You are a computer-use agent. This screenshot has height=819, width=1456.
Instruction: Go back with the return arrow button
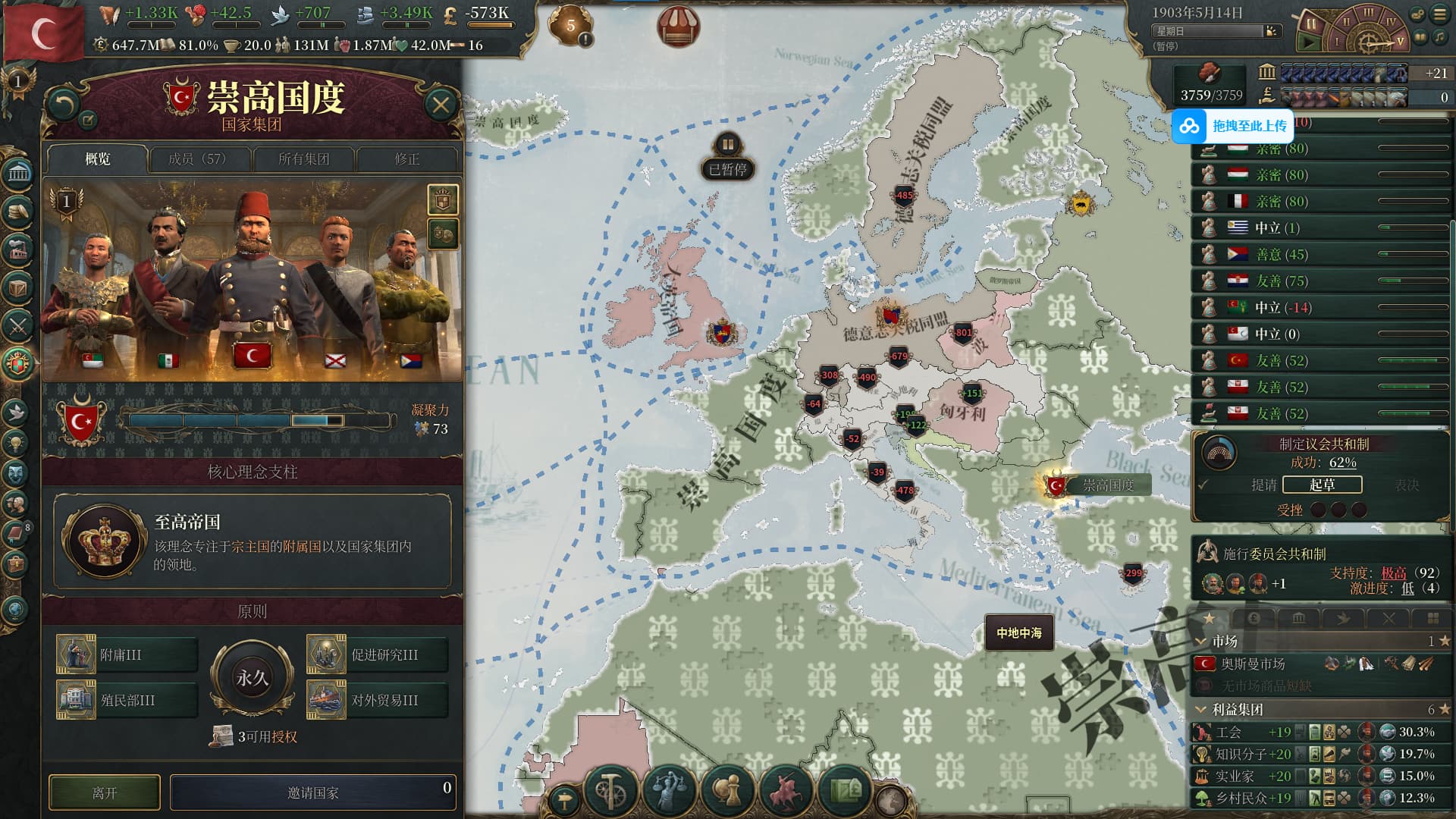pyautogui.click(x=64, y=104)
